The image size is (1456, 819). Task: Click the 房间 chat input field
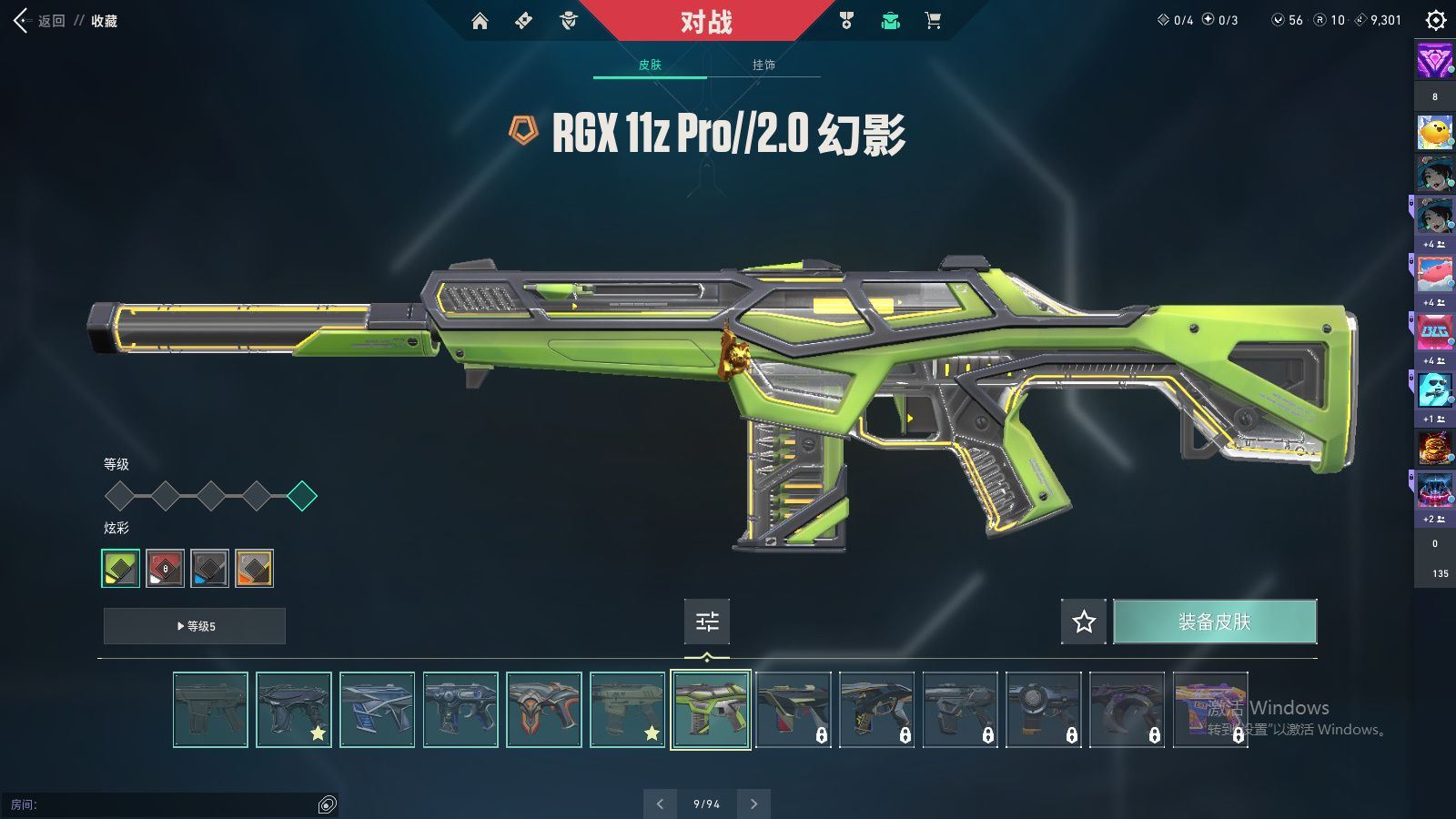pyautogui.click(x=164, y=804)
